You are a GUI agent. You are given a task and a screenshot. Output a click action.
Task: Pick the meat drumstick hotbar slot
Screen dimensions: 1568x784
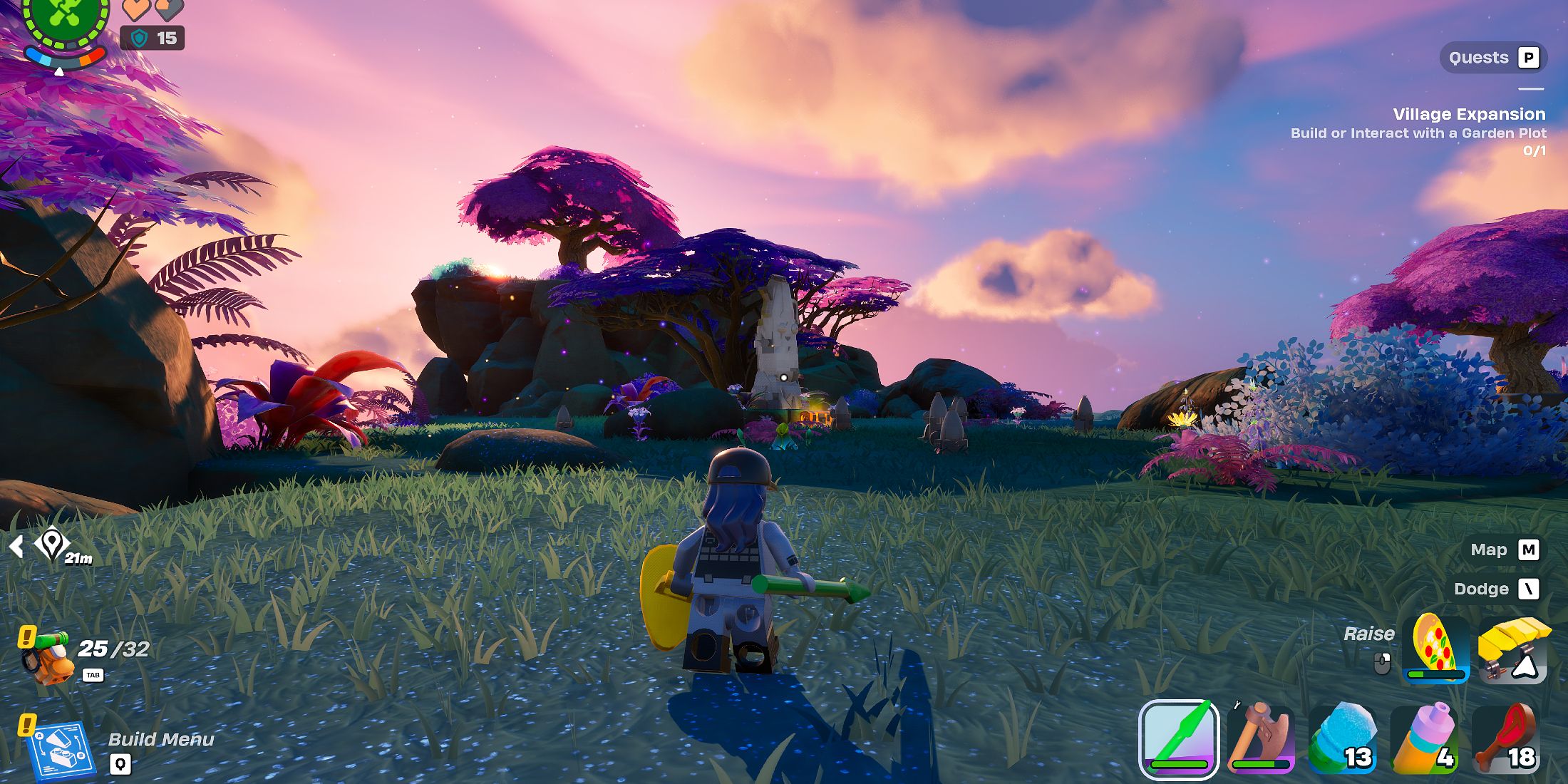[x=1505, y=739]
